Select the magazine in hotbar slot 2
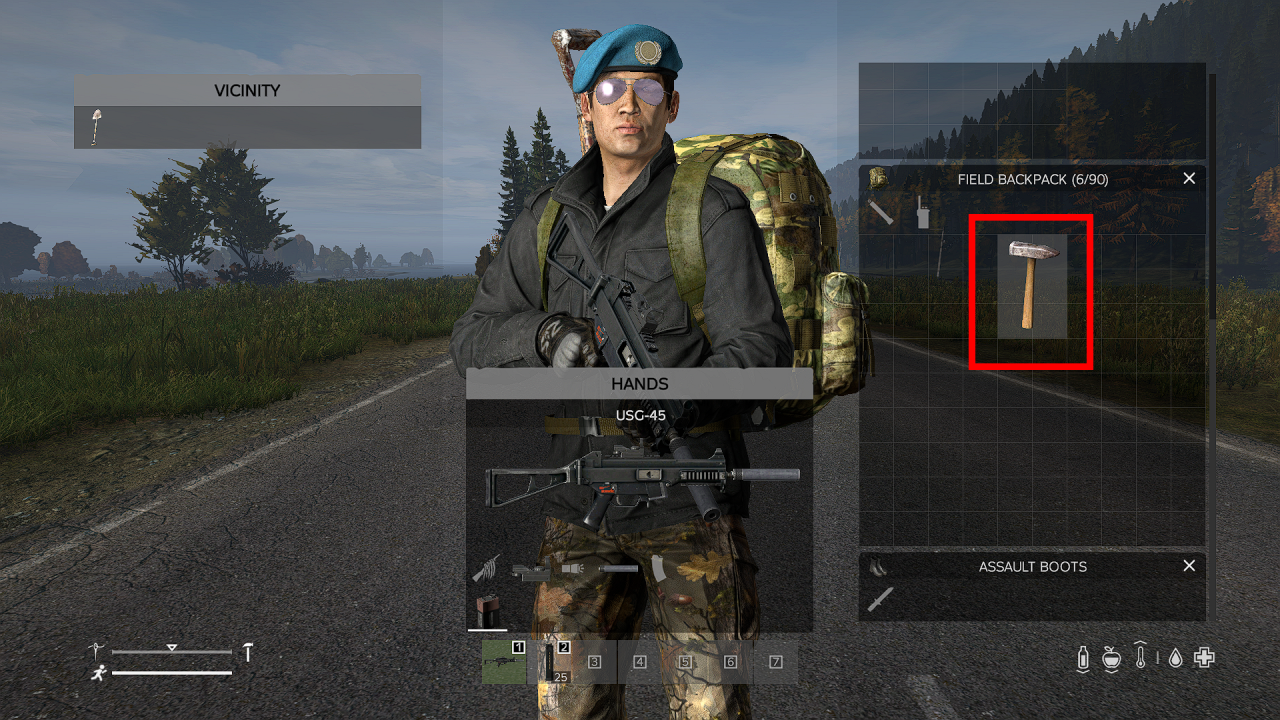This screenshot has height=720, width=1280. point(549,661)
